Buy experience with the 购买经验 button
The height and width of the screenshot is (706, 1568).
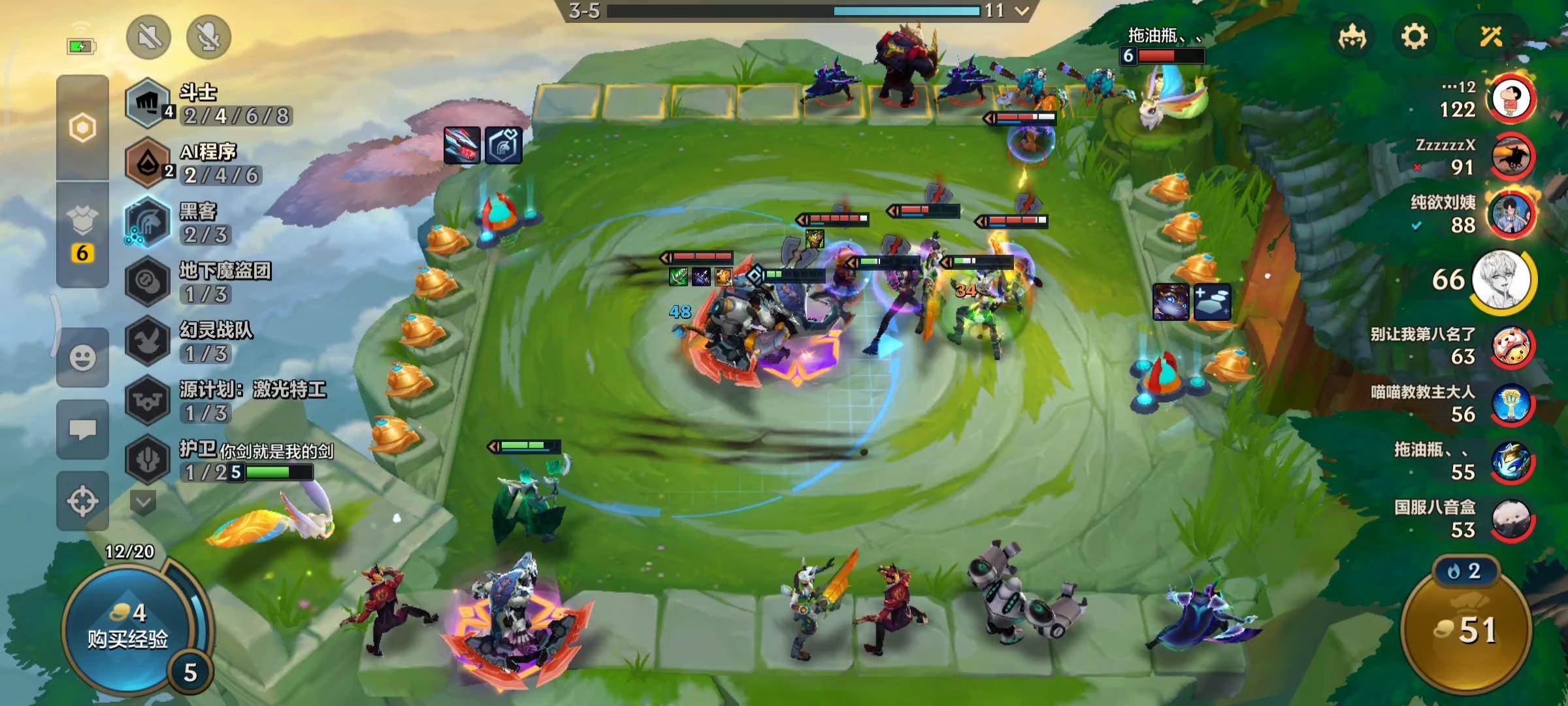tap(127, 628)
